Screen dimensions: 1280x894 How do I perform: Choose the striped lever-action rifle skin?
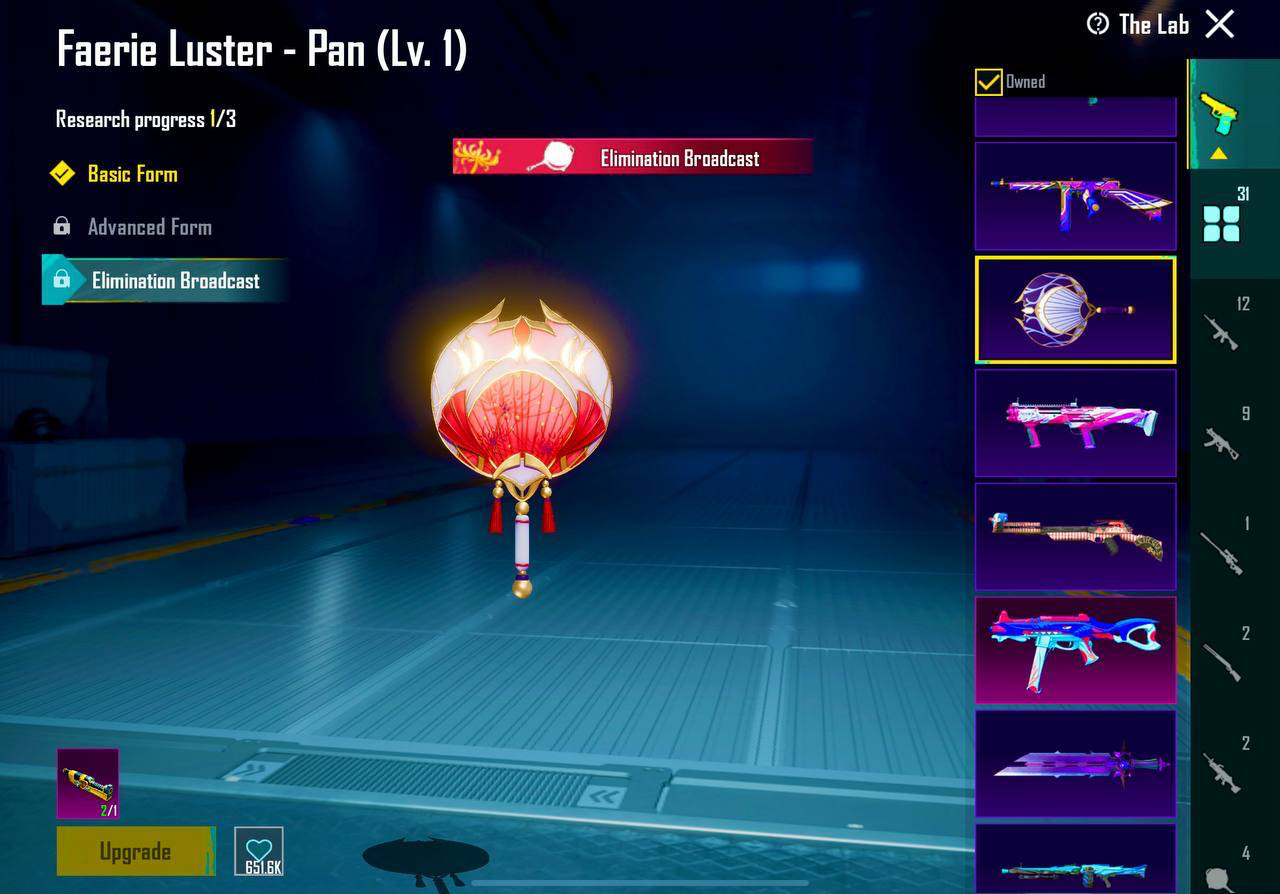[x=1075, y=536]
